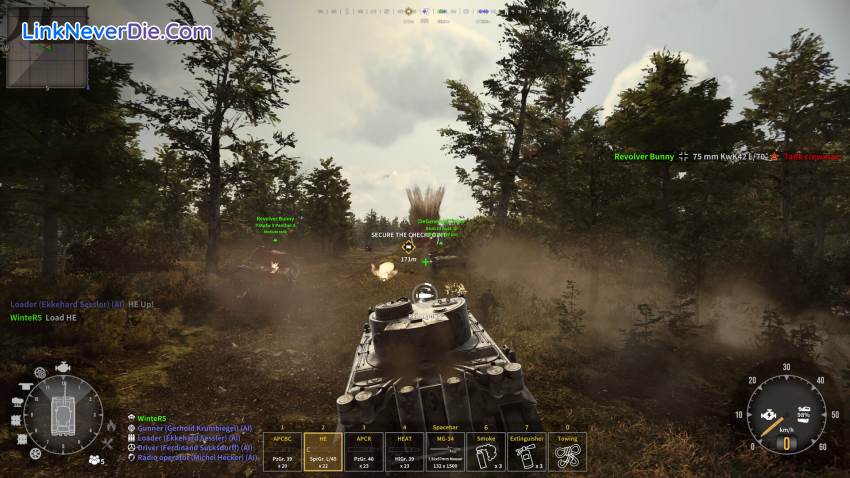The image size is (850, 478).
Task: Click the crew count icon
Action: coord(96,460)
